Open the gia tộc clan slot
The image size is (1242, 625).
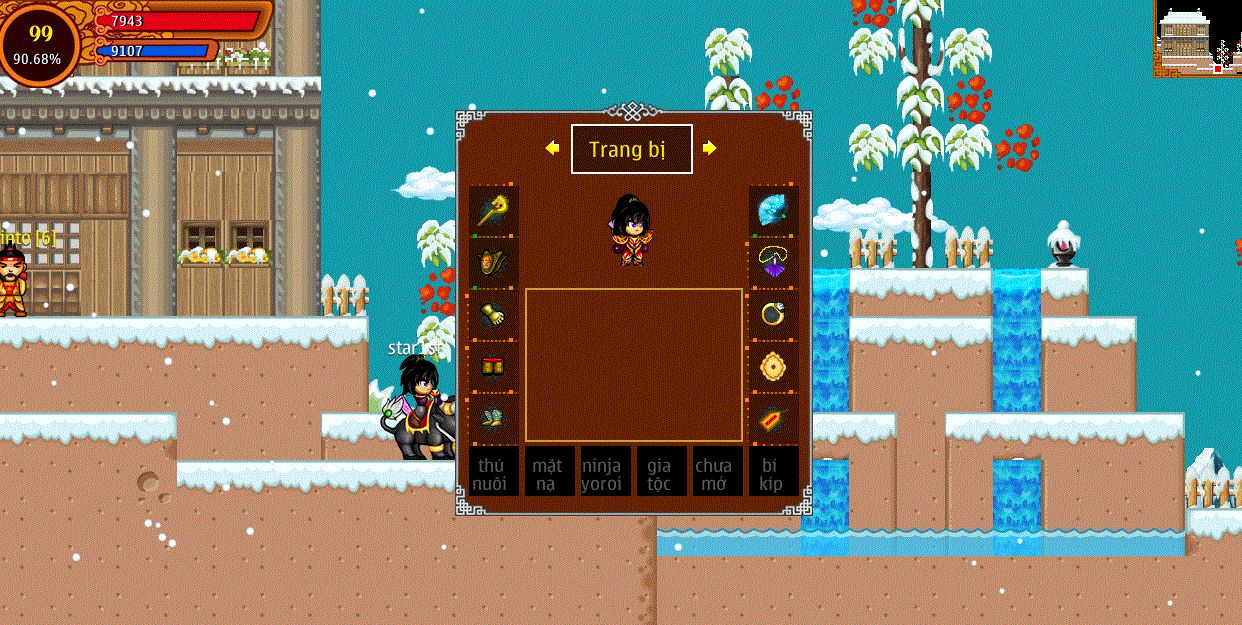click(662, 472)
